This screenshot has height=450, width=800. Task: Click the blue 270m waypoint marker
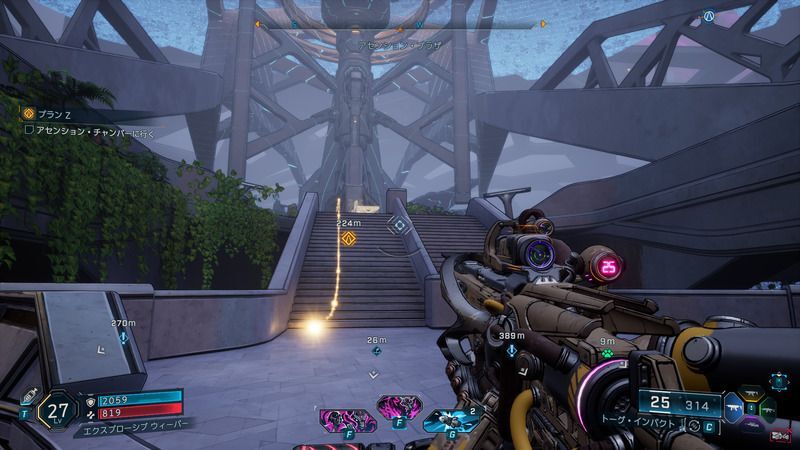(123, 339)
